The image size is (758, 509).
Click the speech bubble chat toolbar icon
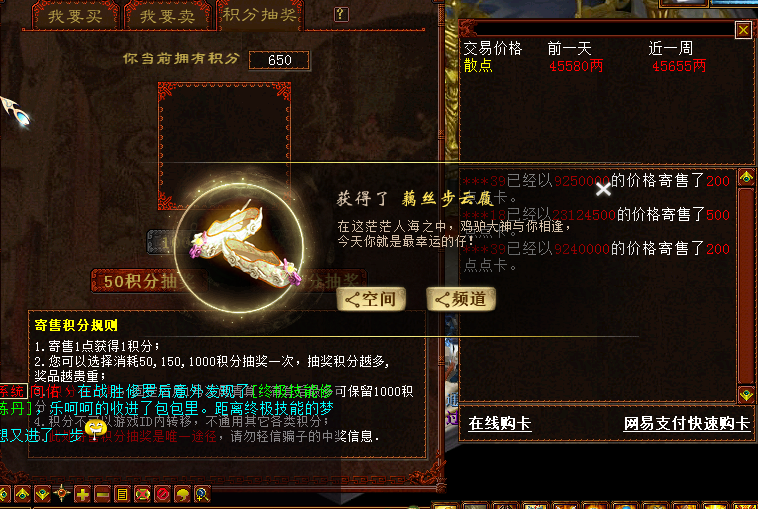pos(182,494)
